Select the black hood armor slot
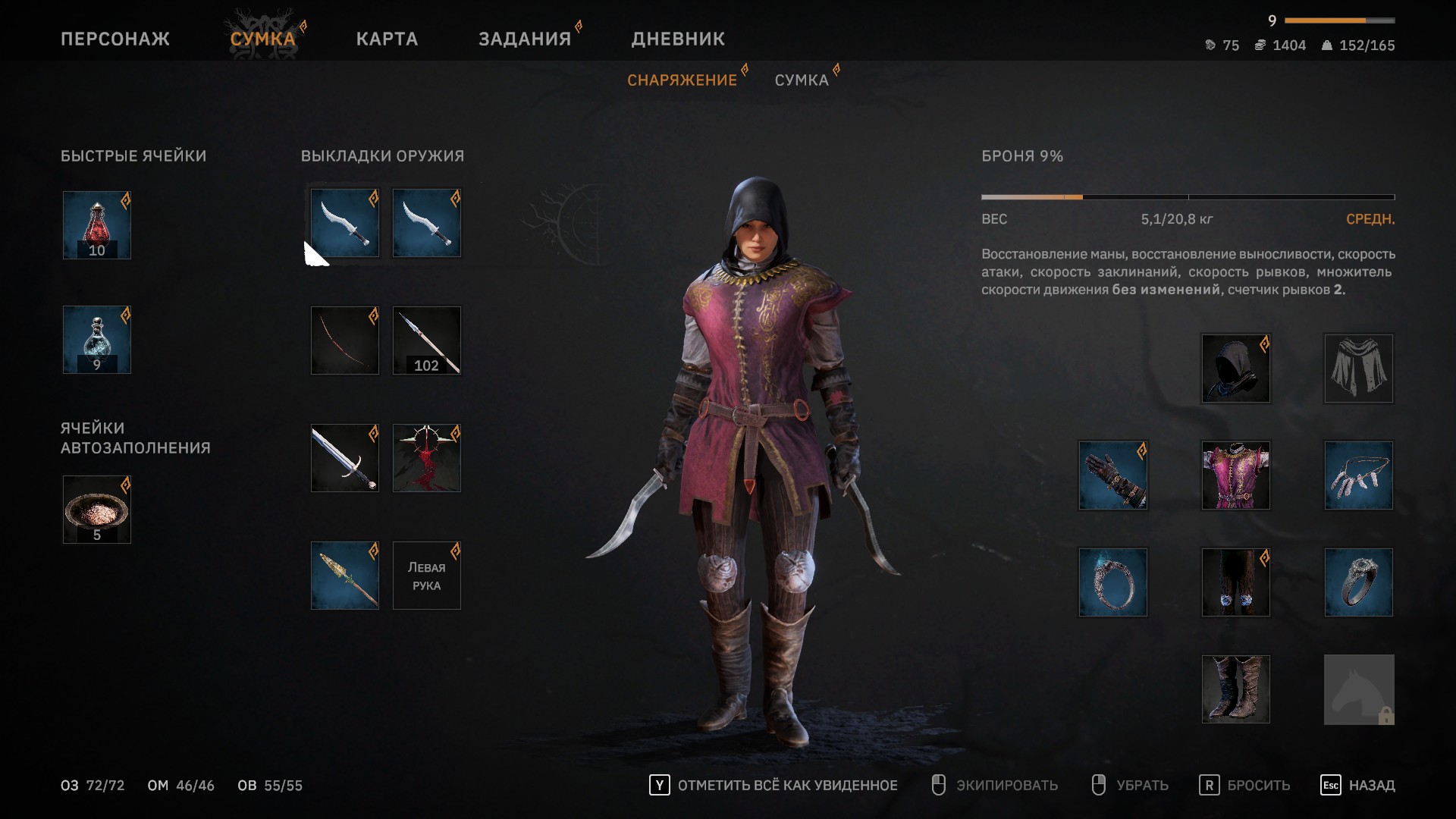Screen dimensions: 1456x819 [x=1236, y=369]
